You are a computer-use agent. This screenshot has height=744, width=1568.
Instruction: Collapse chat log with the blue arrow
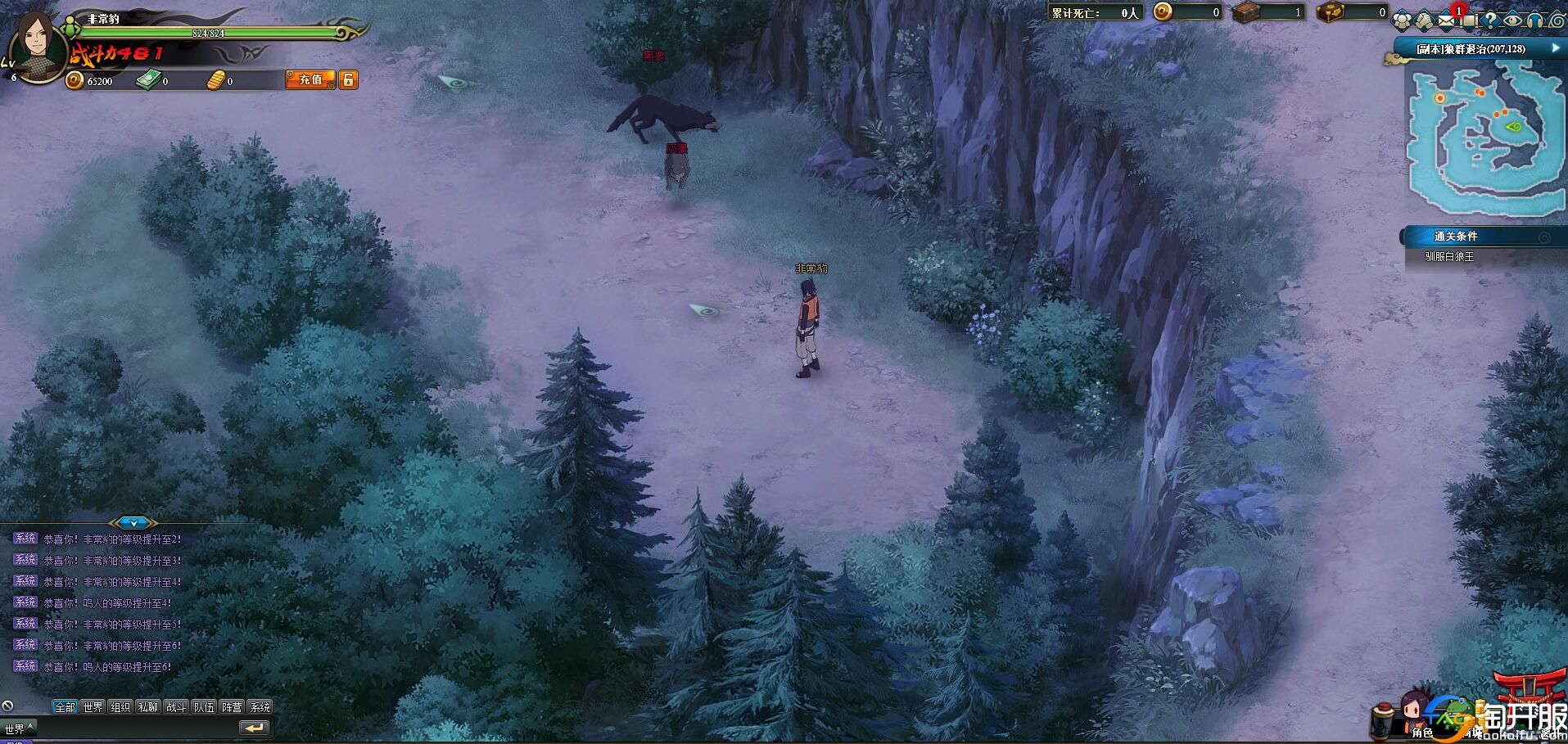pyautogui.click(x=133, y=522)
